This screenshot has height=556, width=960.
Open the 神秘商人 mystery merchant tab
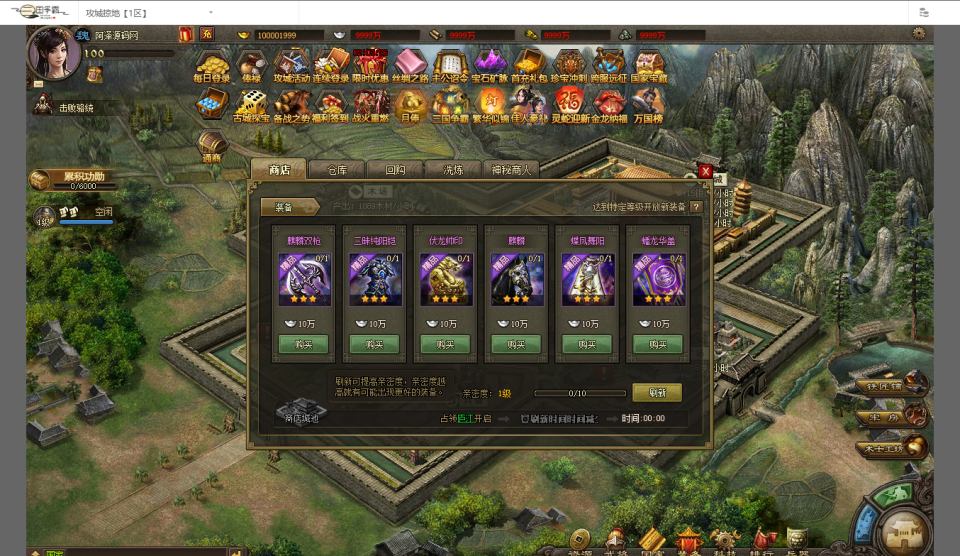pos(511,170)
